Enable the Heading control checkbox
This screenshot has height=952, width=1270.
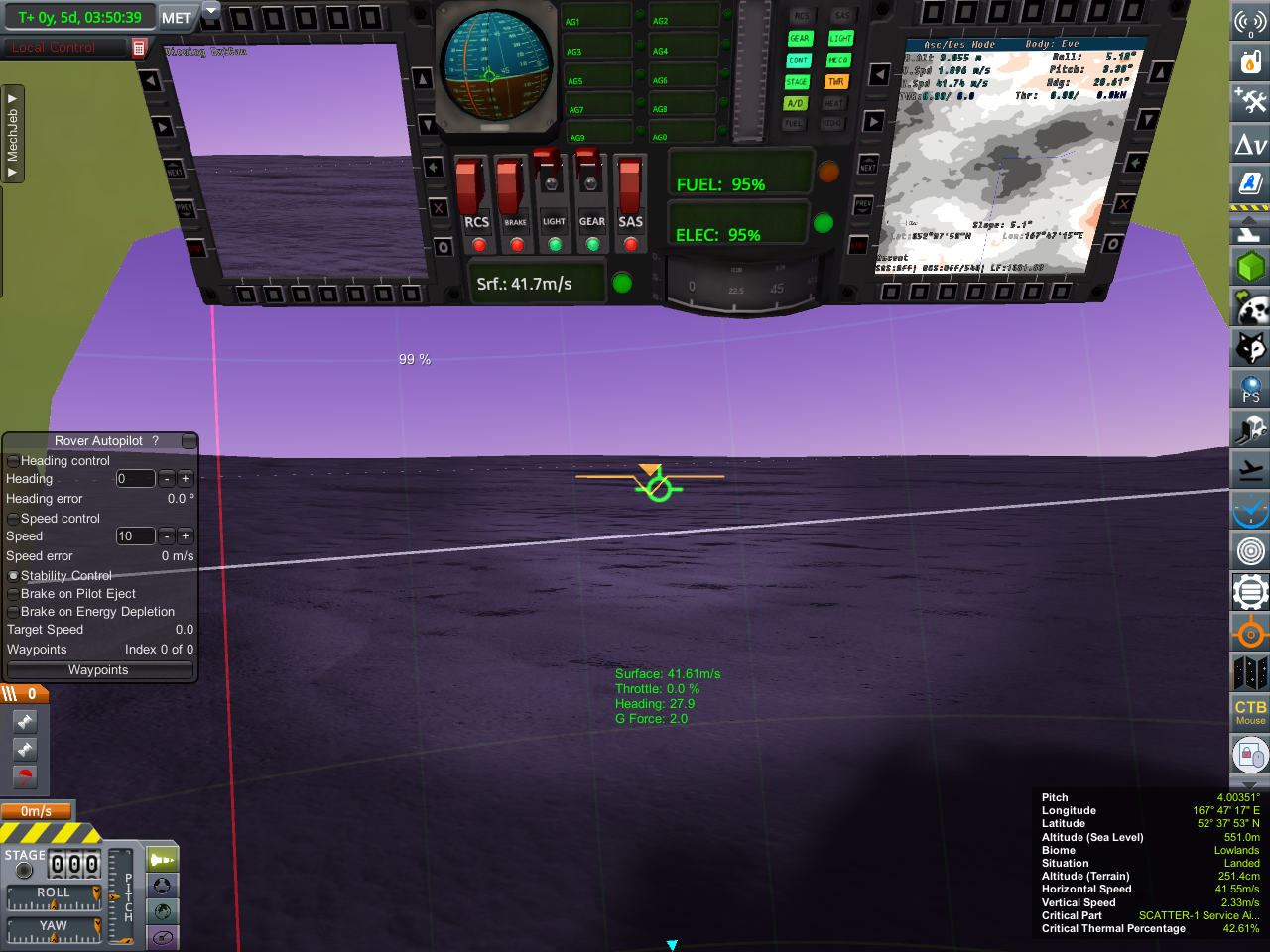point(13,461)
